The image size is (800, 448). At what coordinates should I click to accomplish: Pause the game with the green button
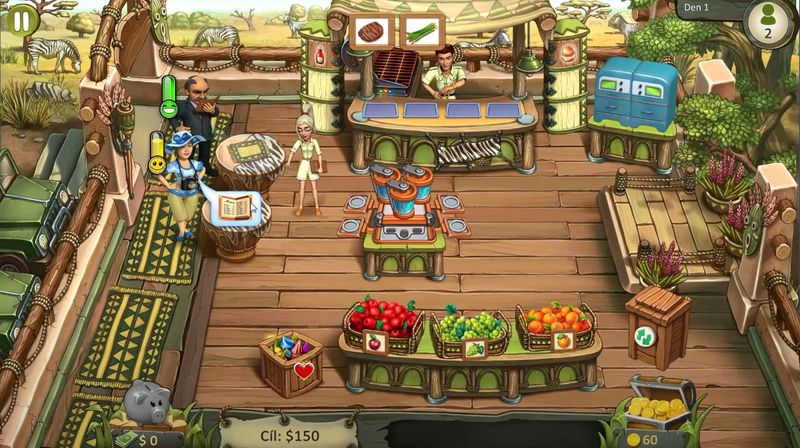pos(22,18)
